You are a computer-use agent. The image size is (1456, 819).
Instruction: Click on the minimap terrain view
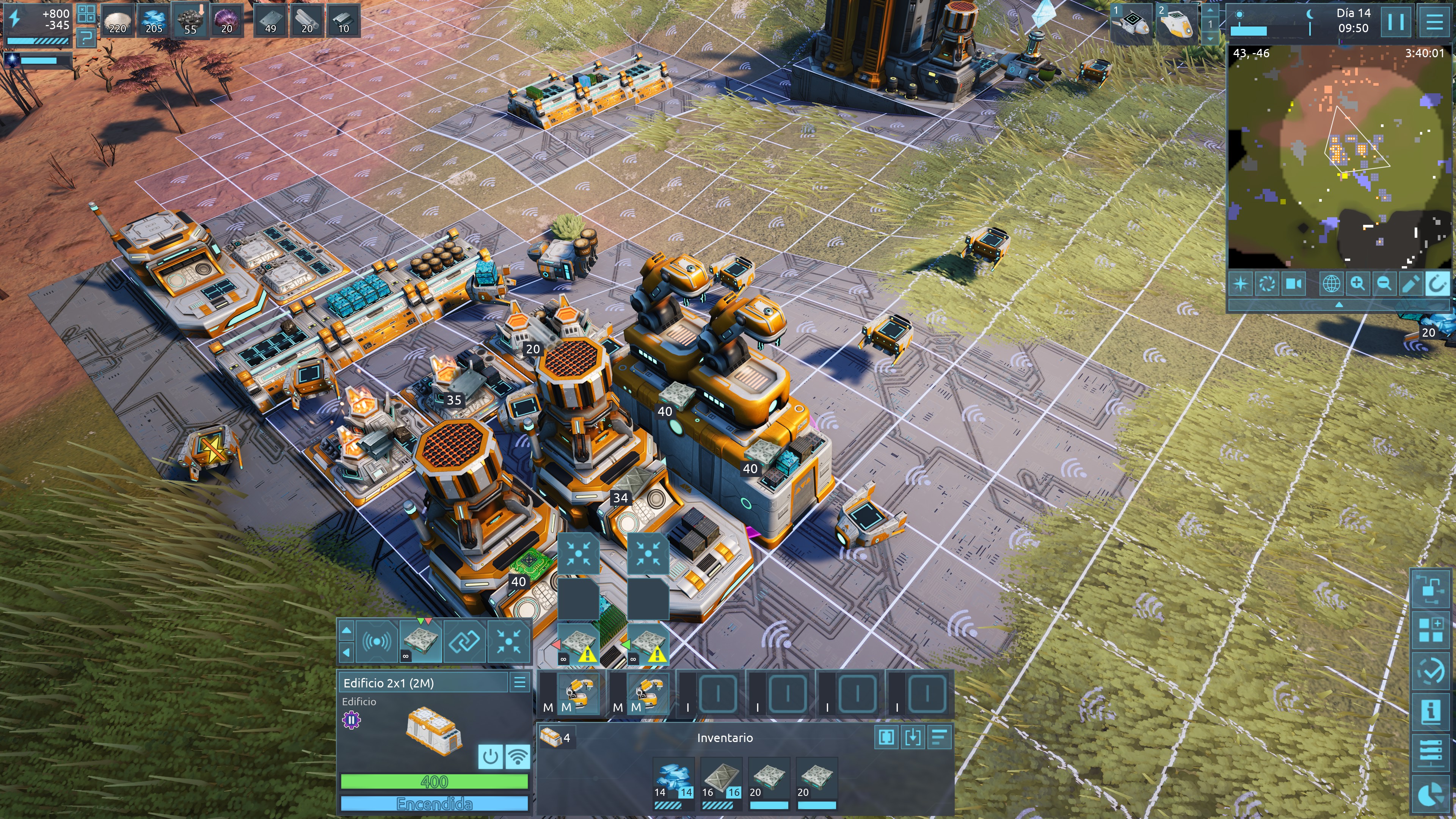1340,158
